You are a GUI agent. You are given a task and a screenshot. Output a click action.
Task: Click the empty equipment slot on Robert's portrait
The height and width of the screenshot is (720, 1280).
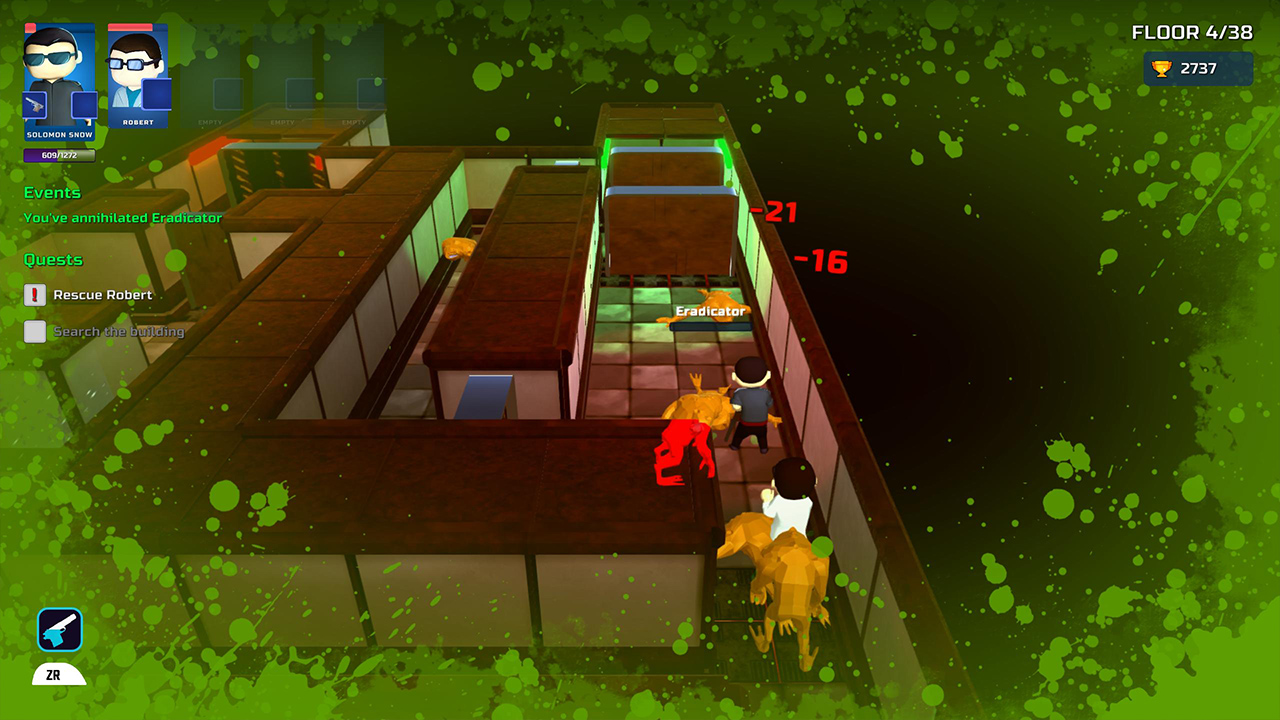[156, 95]
